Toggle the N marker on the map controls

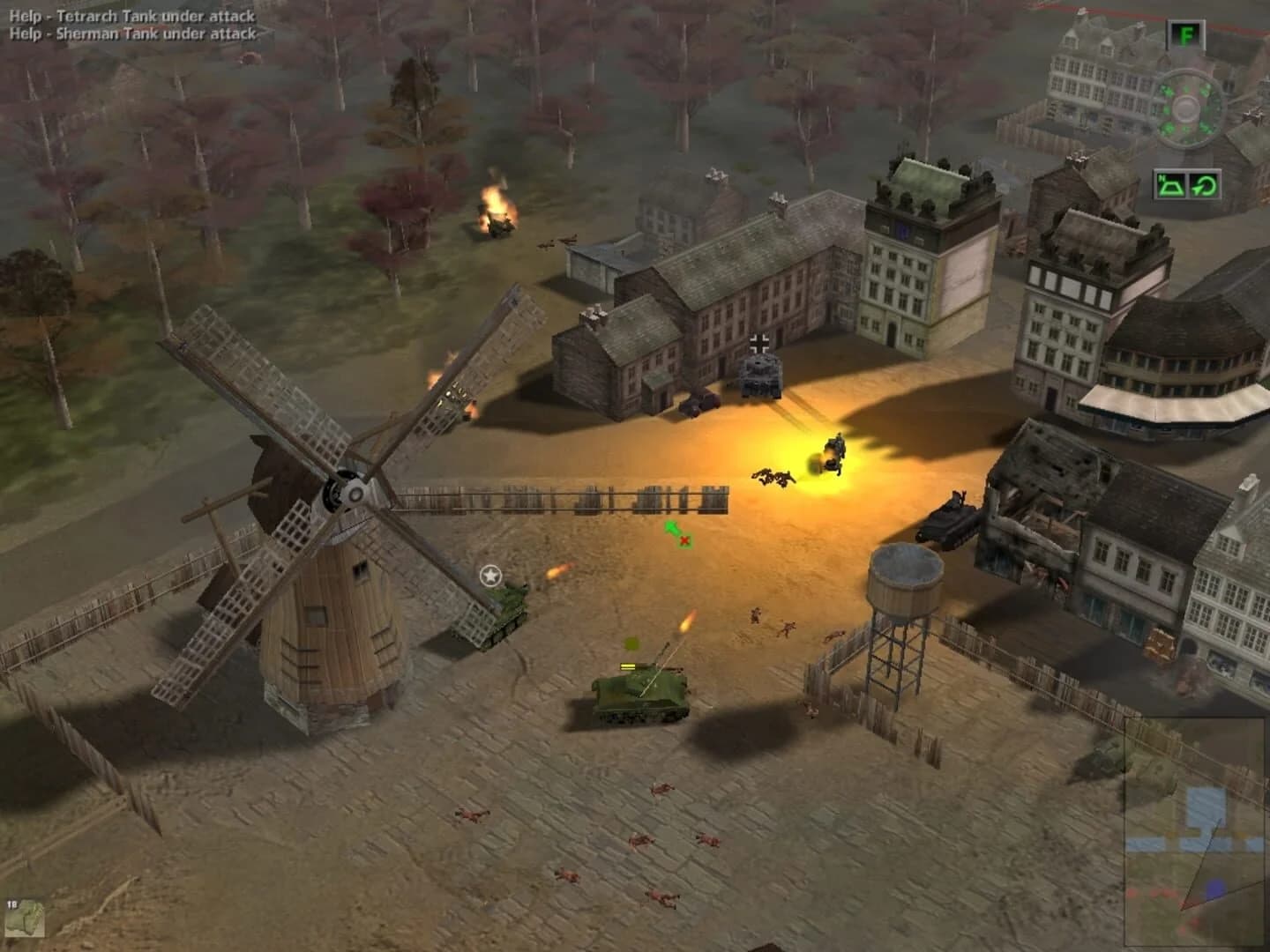coord(1161,176)
